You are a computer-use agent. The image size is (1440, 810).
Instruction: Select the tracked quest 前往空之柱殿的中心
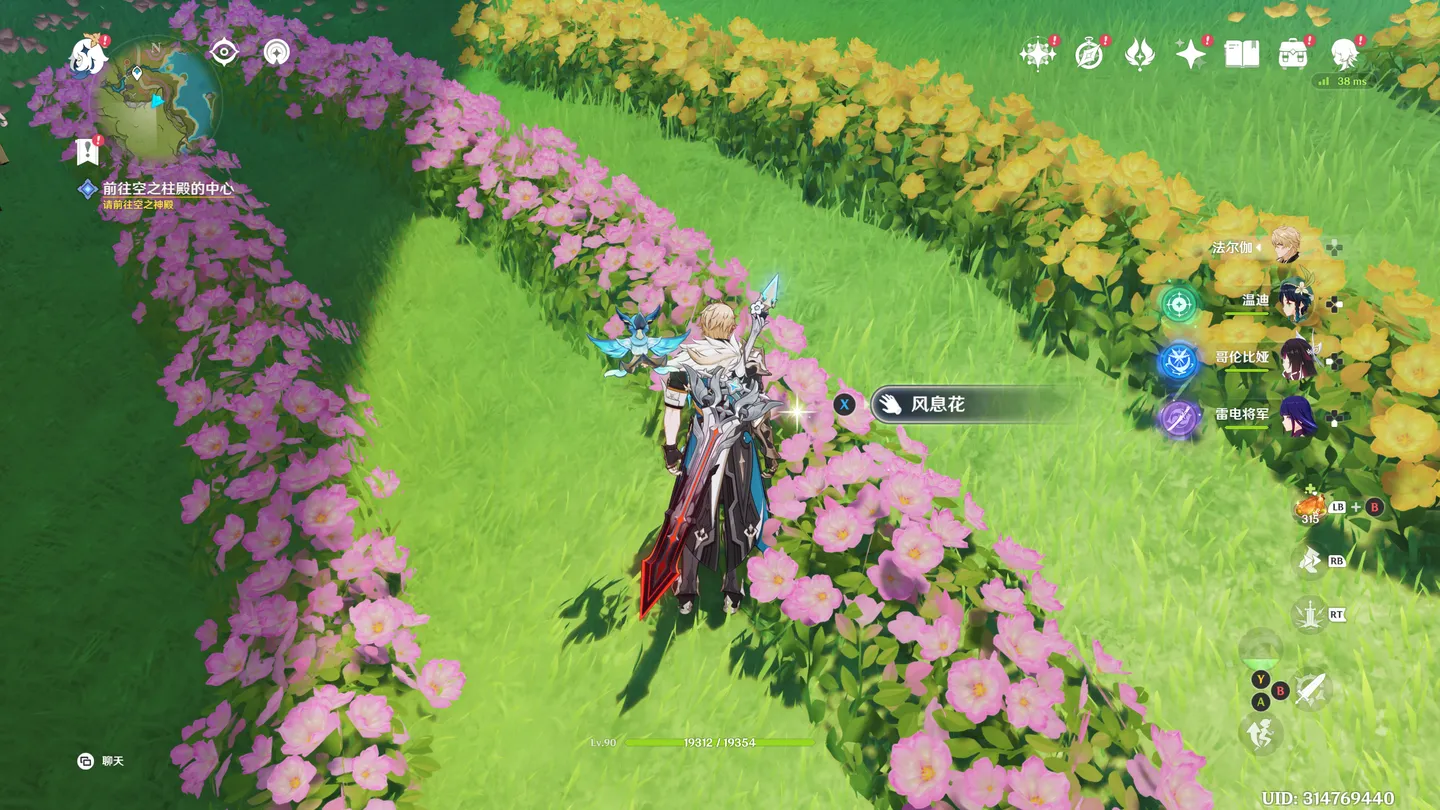pos(168,188)
